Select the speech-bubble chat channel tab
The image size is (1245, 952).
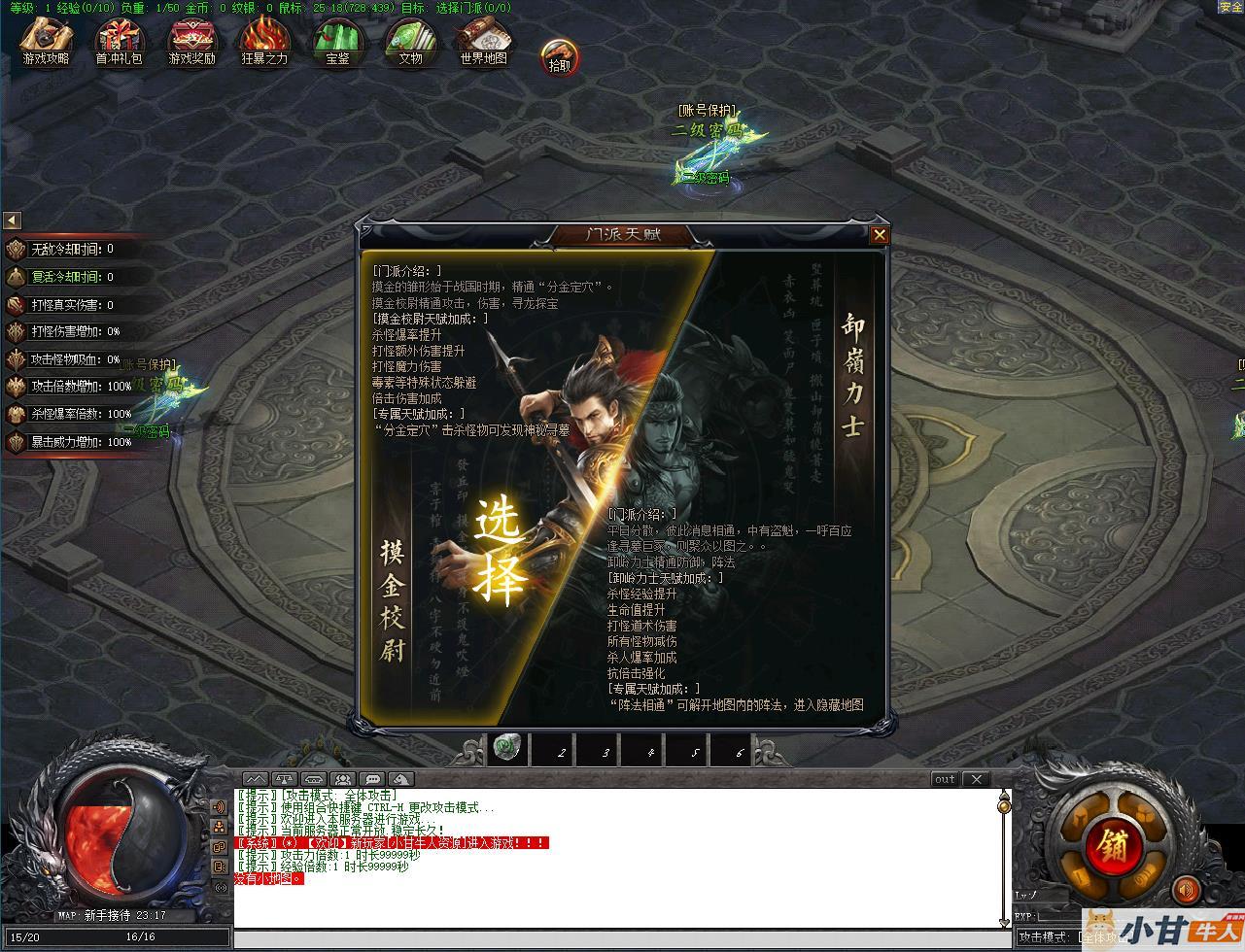coord(371,779)
